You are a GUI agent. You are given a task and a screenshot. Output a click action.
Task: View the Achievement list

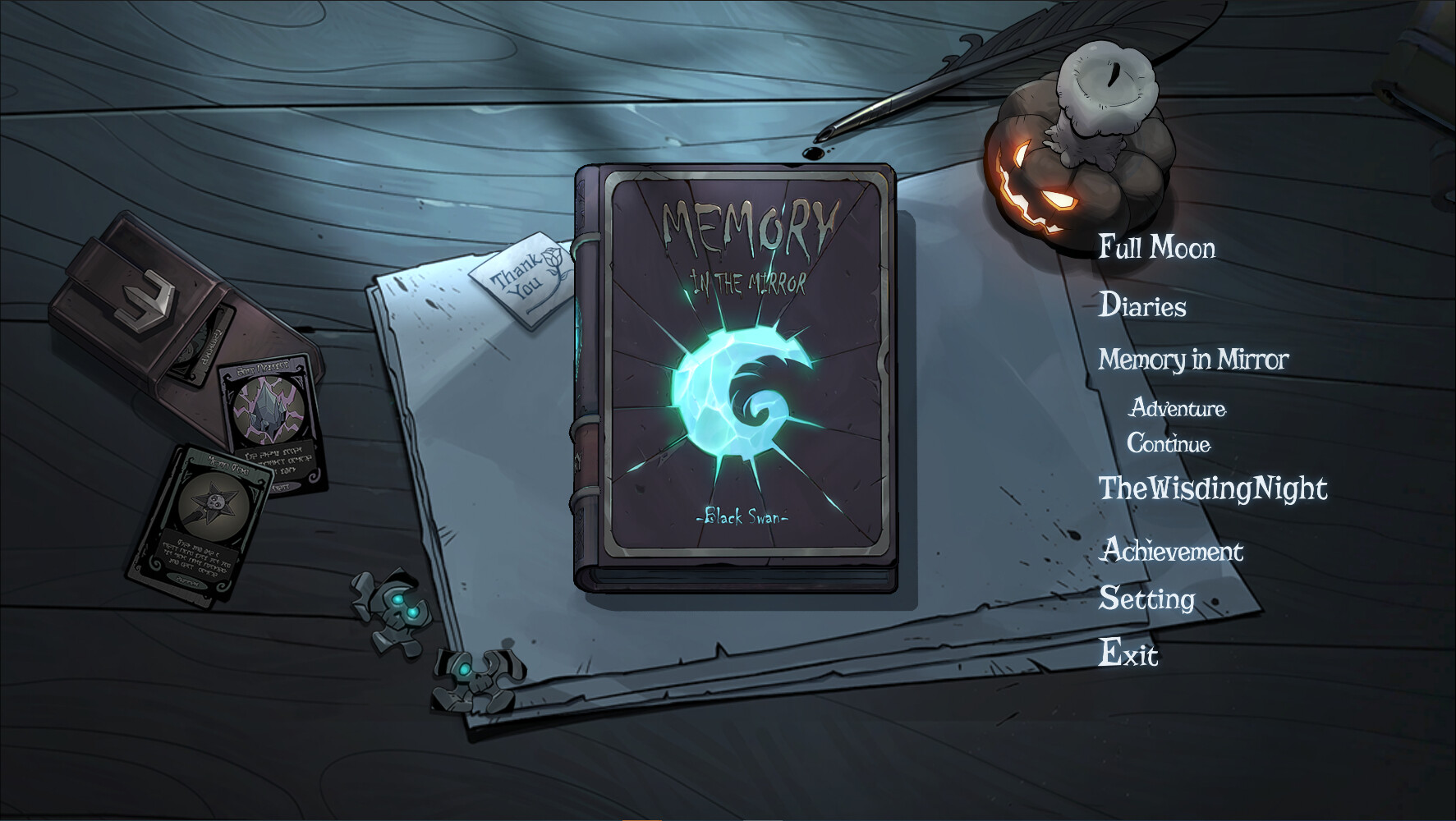click(x=1172, y=551)
